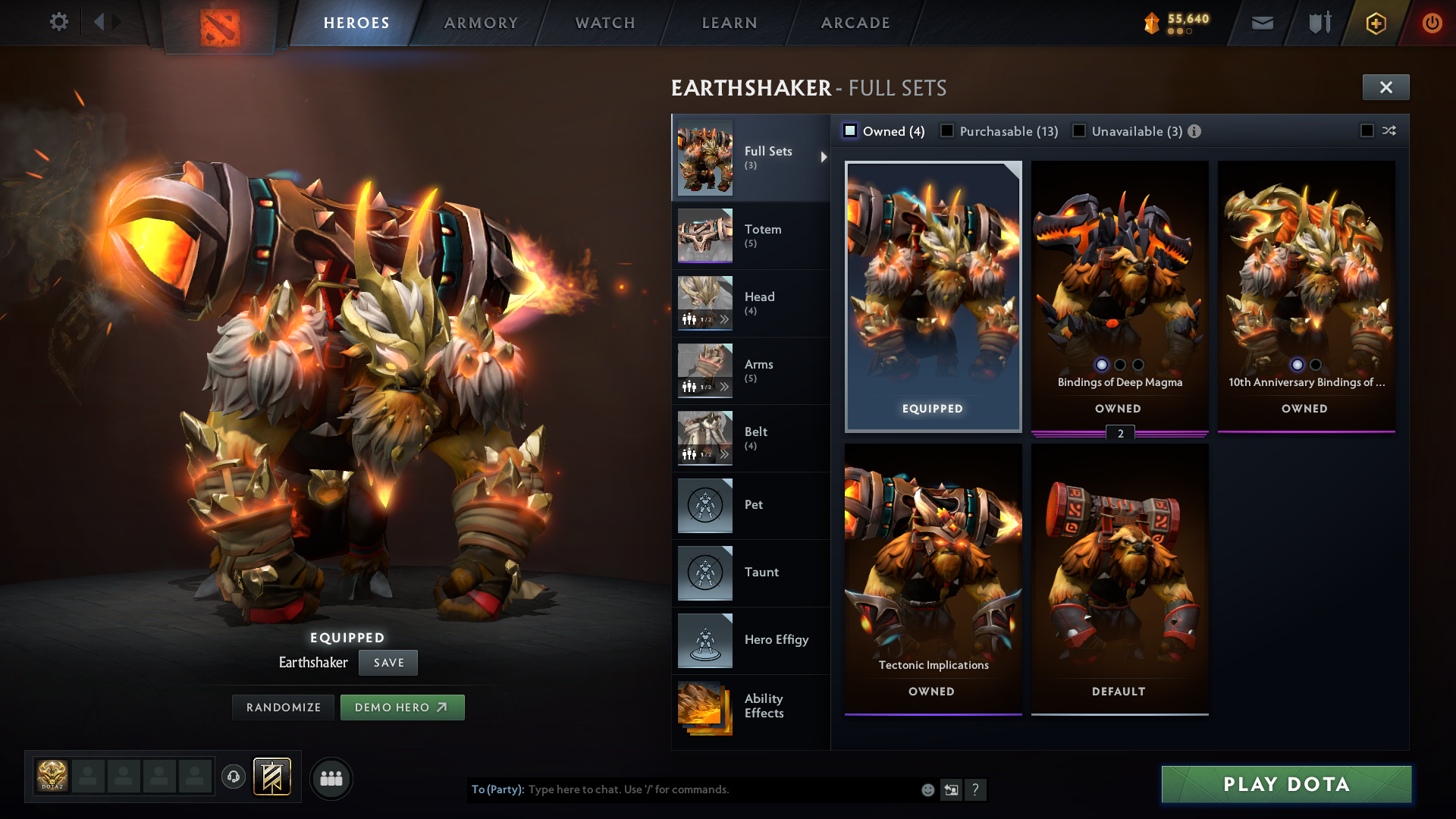
Task: Toggle the Unavailable (3) filter checkbox
Action: coord(1079,130)
